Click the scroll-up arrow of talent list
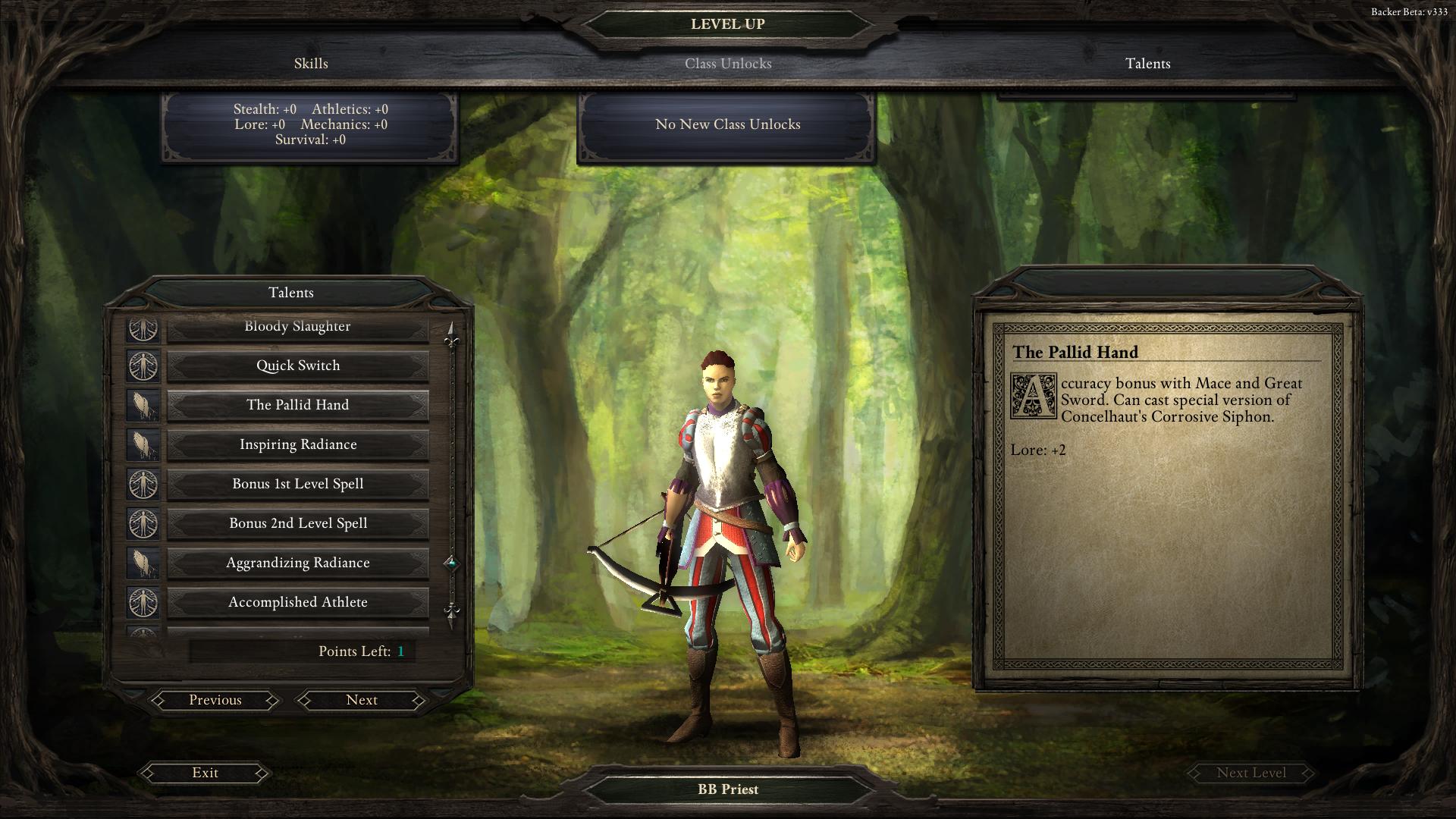This screenshot has width=1456, height=819. tap(452, 334)
